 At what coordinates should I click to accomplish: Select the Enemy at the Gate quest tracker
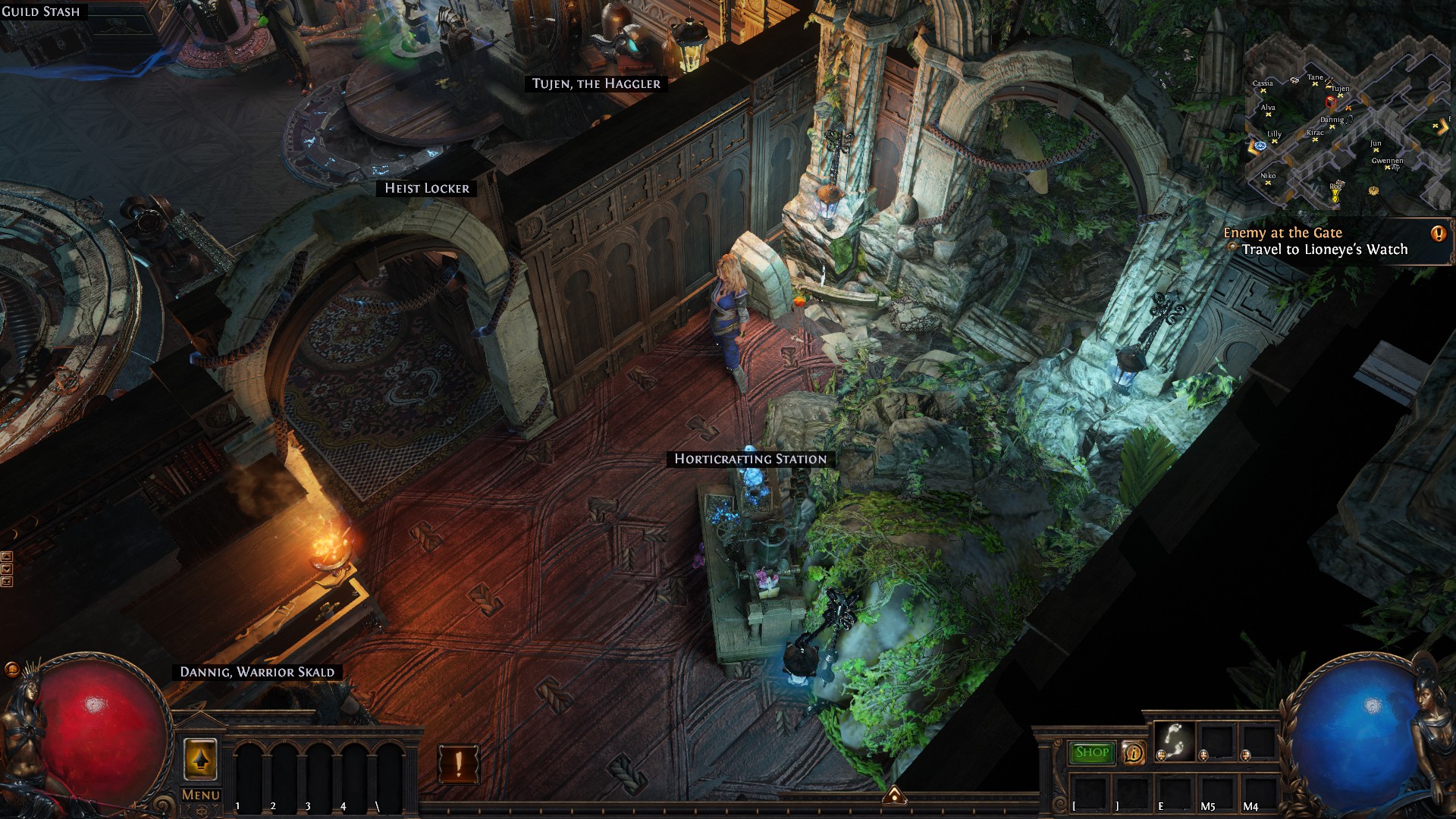(x=1319, y=241)
